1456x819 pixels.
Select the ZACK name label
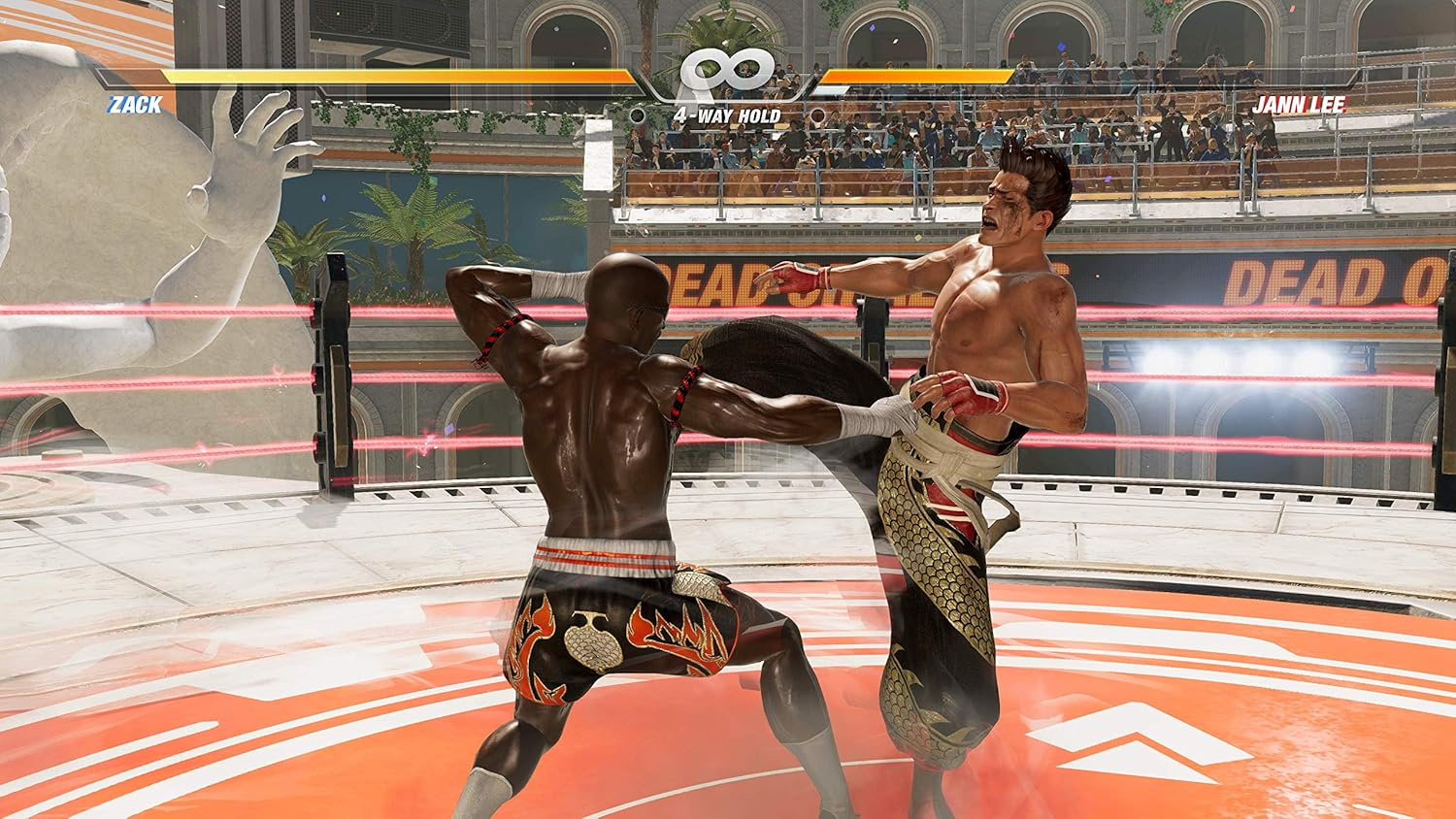[x=135, y=107]
